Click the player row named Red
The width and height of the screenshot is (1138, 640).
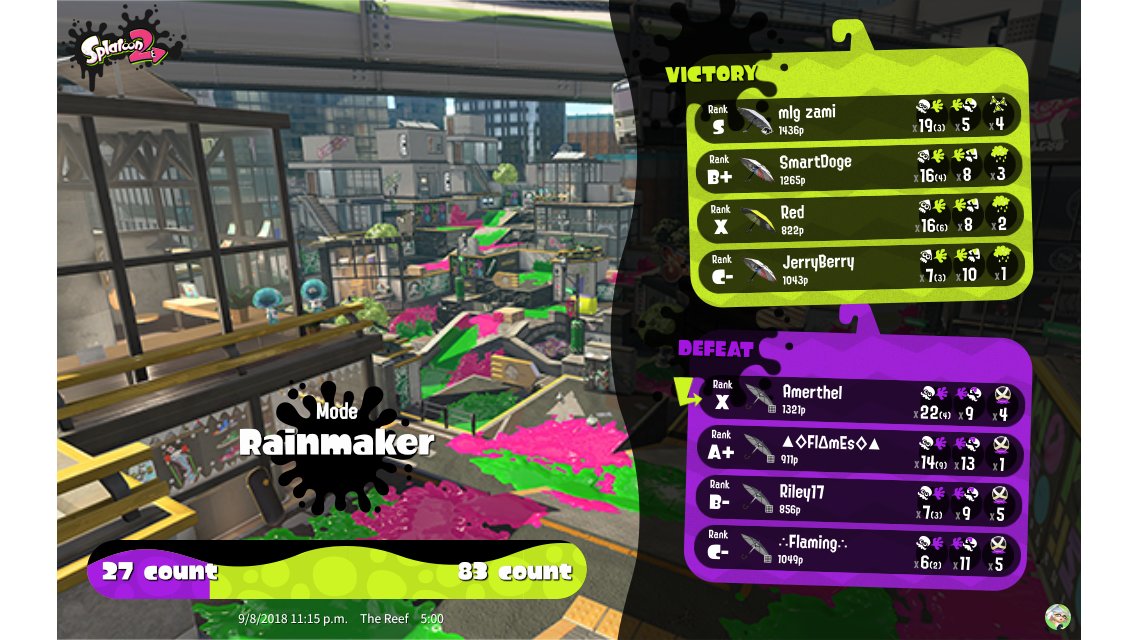(860, 216)
